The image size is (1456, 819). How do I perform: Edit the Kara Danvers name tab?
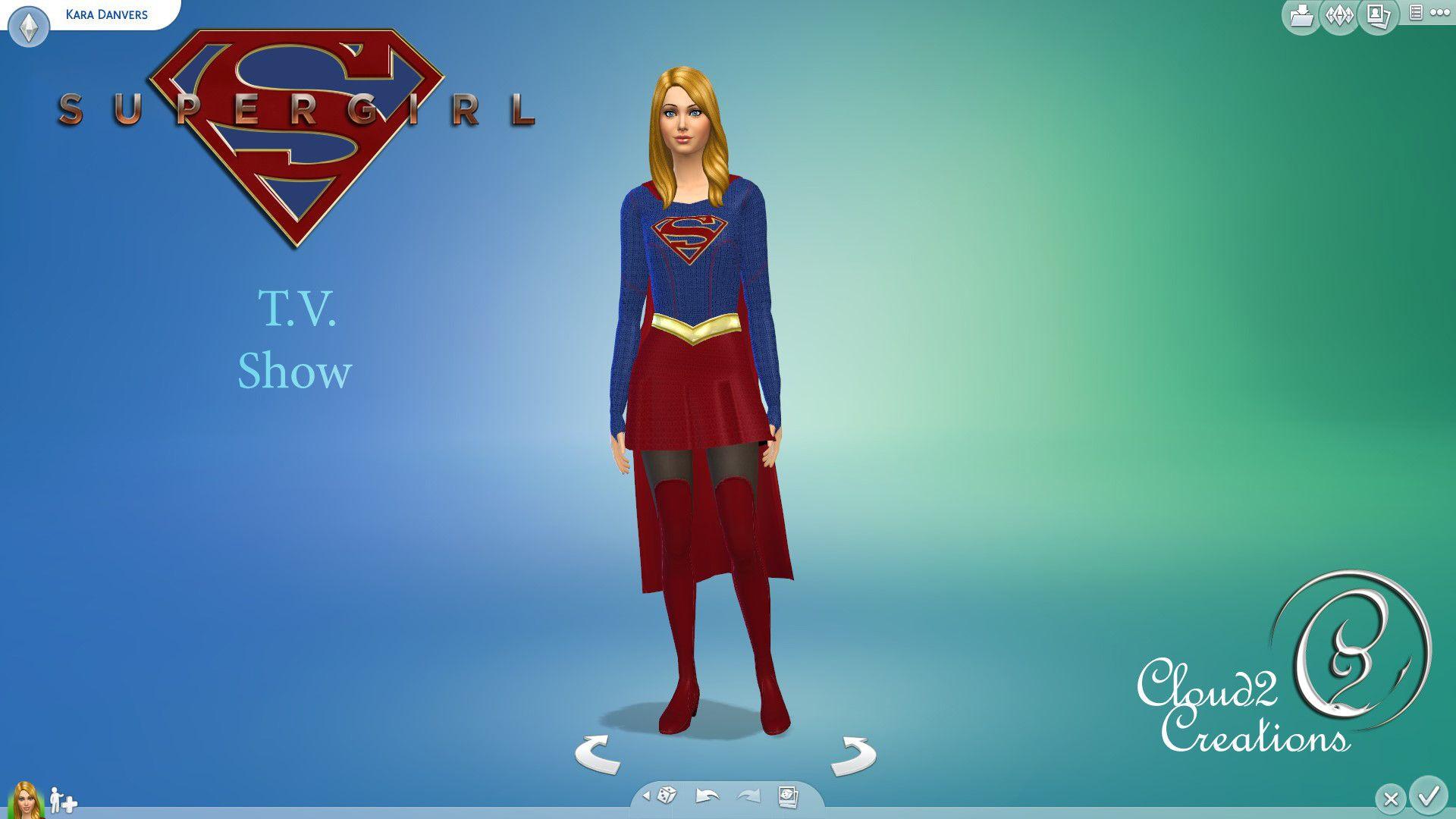(x=106, y=14)
